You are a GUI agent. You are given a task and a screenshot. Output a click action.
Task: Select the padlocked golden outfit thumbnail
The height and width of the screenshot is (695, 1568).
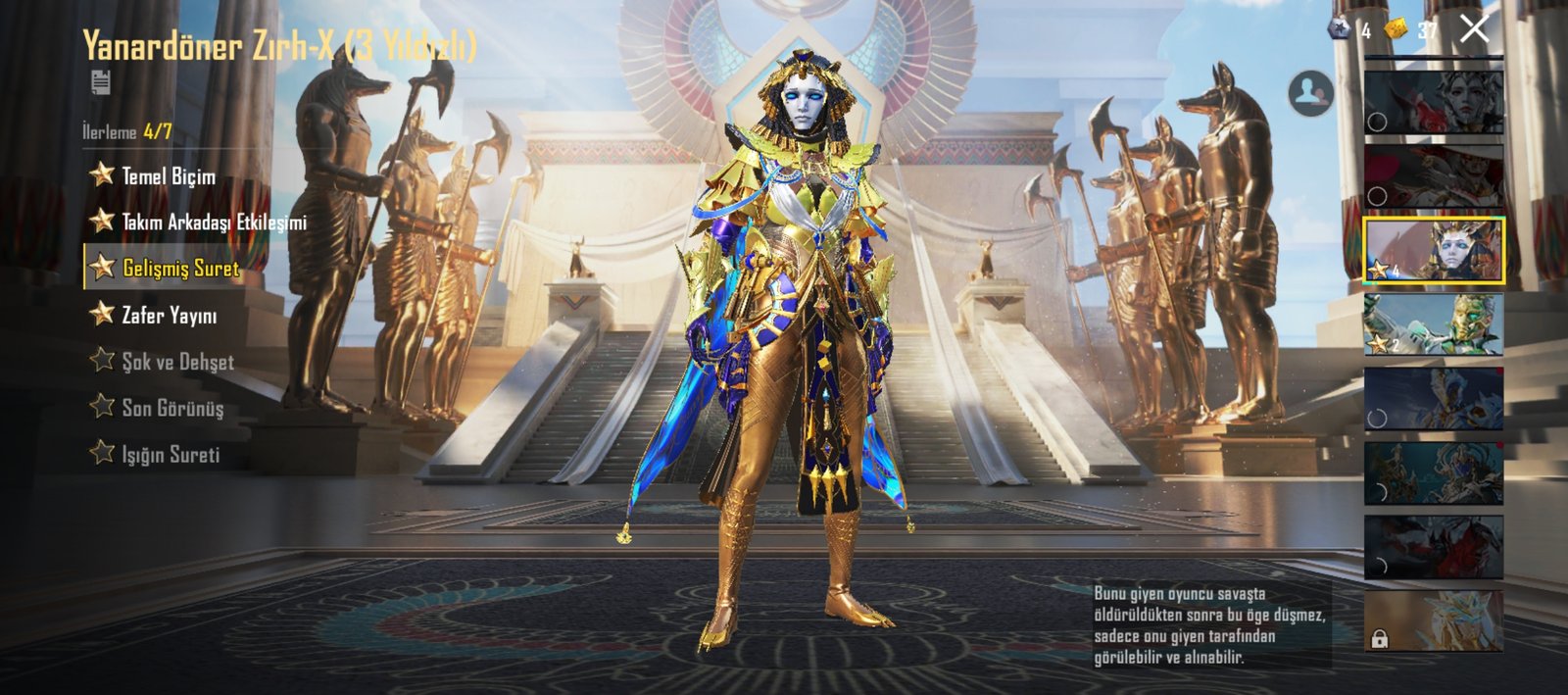(1434, 621)
